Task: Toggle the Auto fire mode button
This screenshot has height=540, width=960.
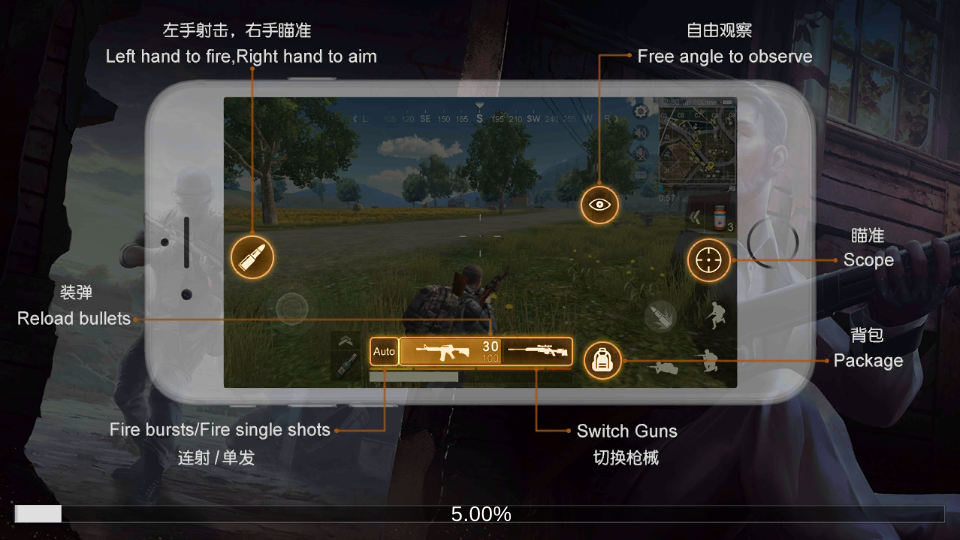Action: tap(384, 352)
